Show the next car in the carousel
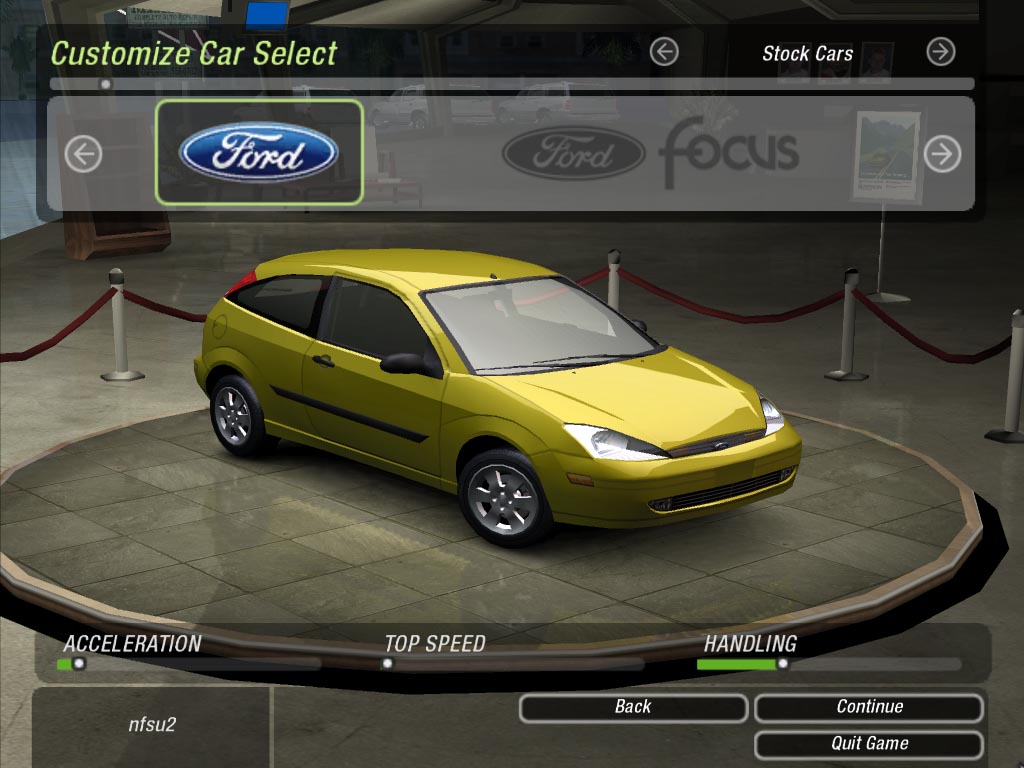Viewport: 1024px width, 768px height. (942, 154)
